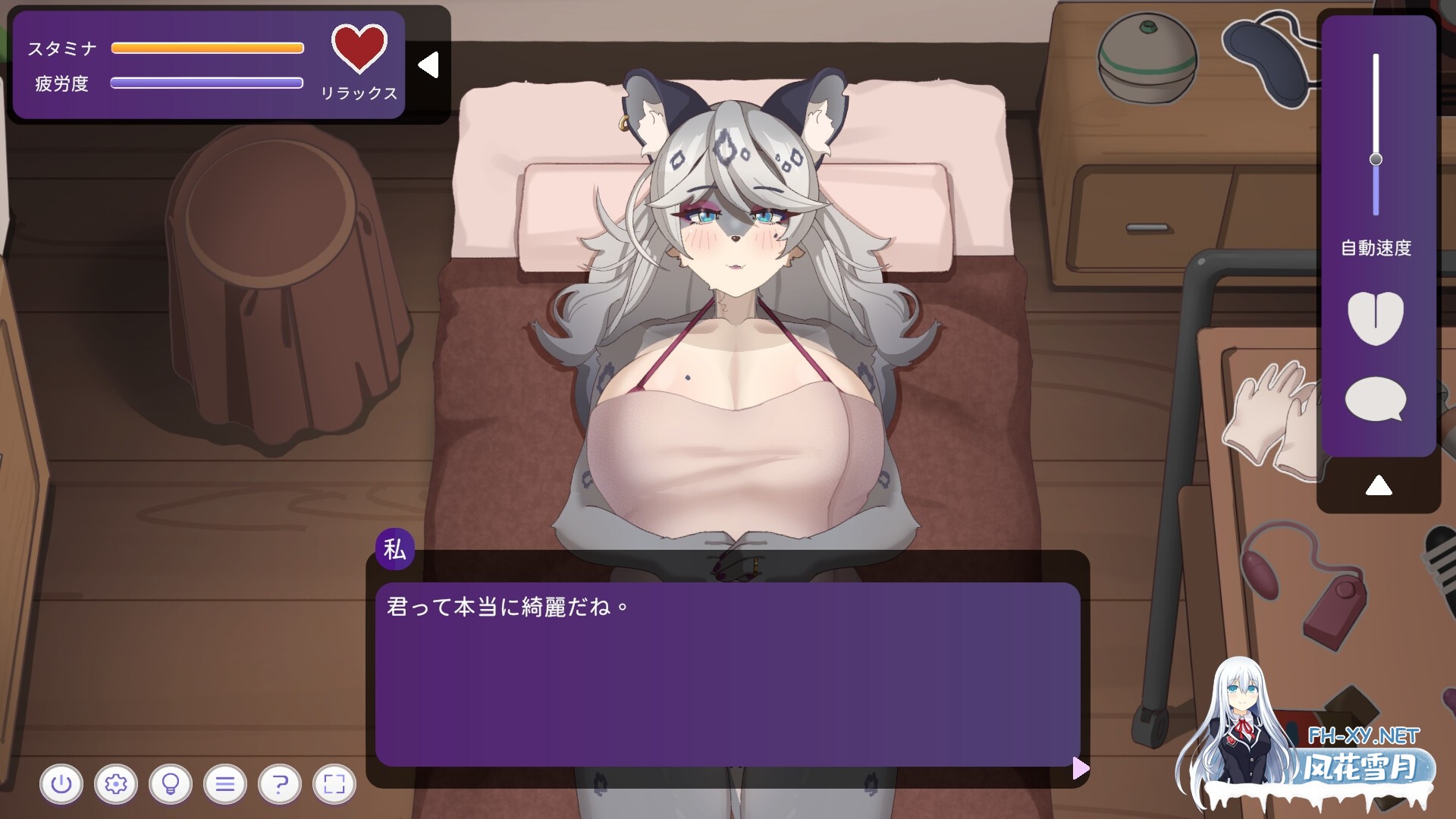Click the question mark help icon
This screenshot has height=819, width=1456.
pos(279,785)
